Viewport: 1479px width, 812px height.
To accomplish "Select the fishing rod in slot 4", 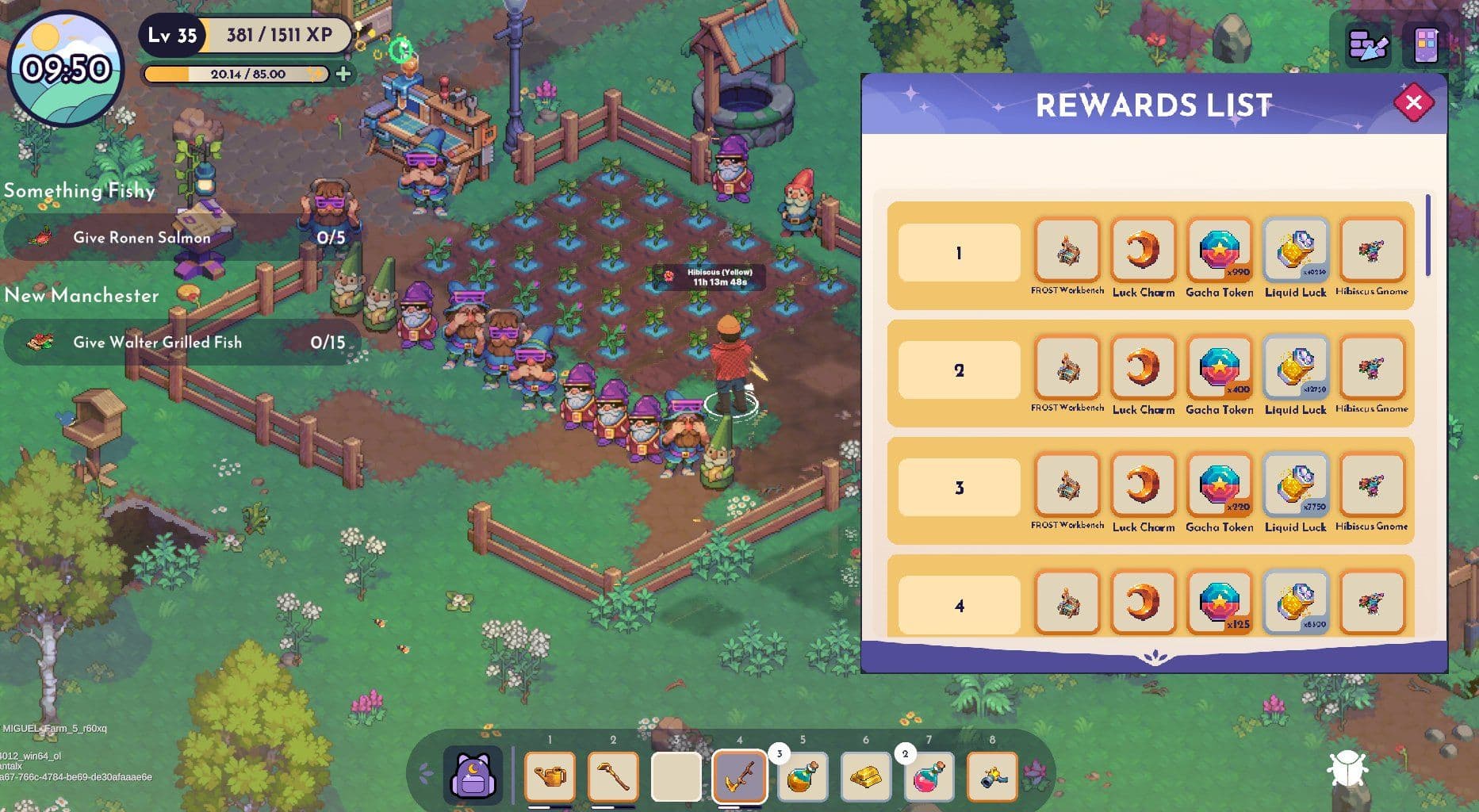I will click(x=740, y=776).
